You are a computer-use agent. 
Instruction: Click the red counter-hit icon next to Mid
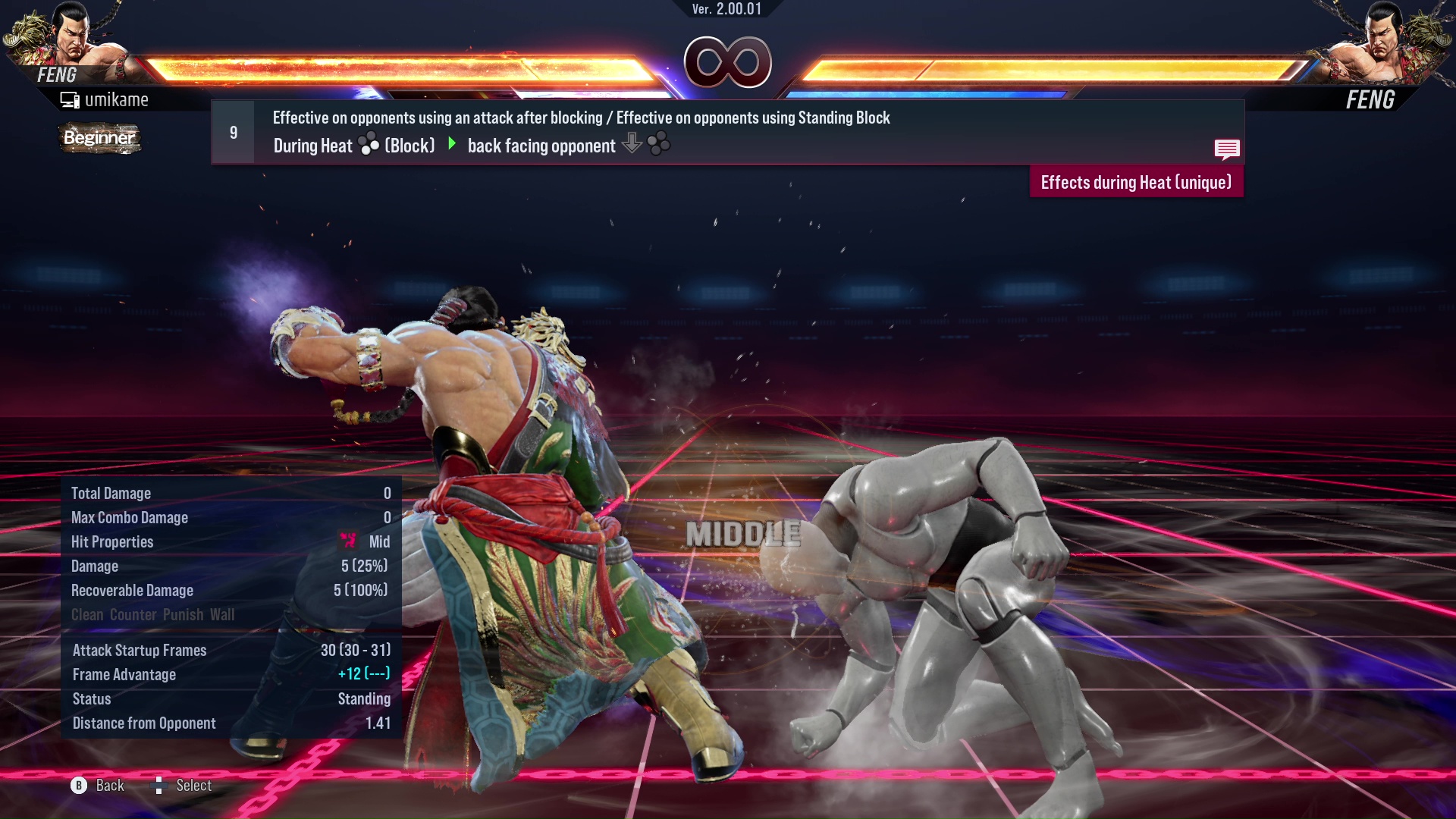[348, 540]
